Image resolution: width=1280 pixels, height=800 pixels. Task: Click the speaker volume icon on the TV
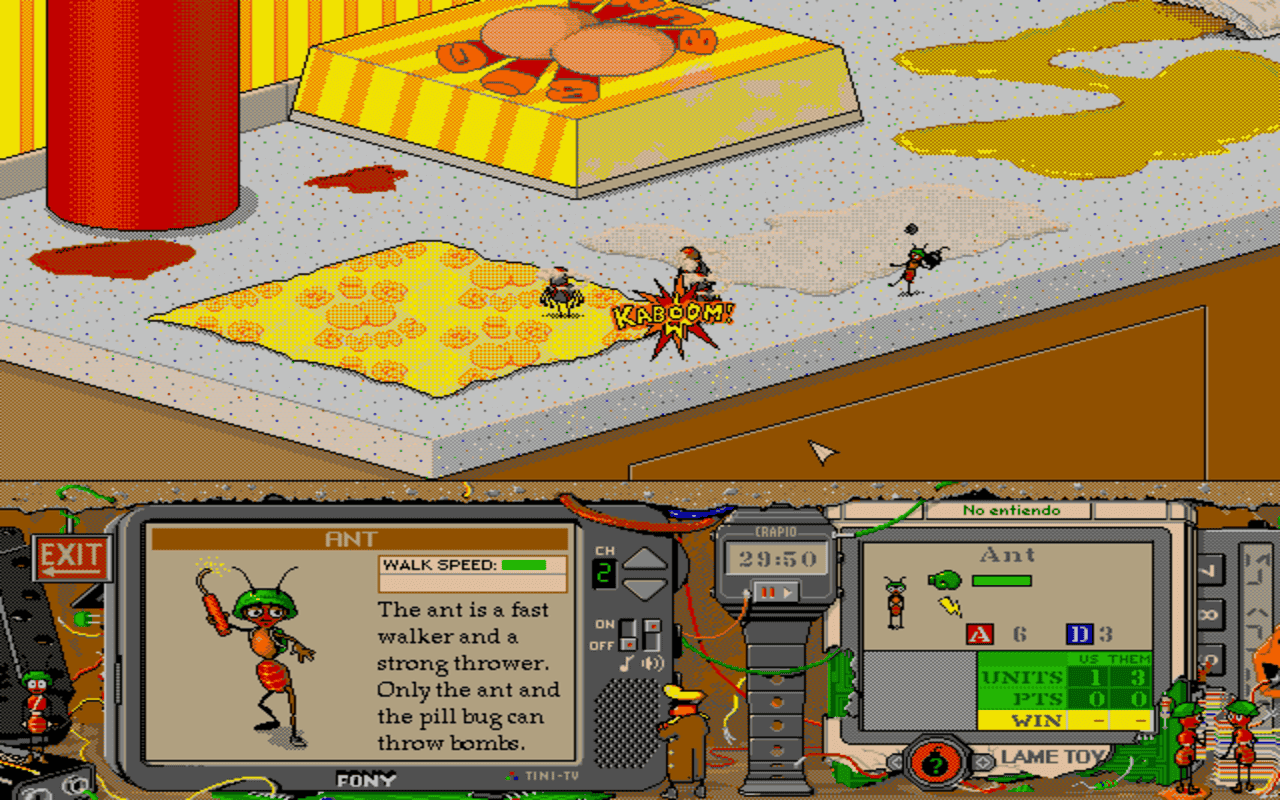[x=653, y=663]
